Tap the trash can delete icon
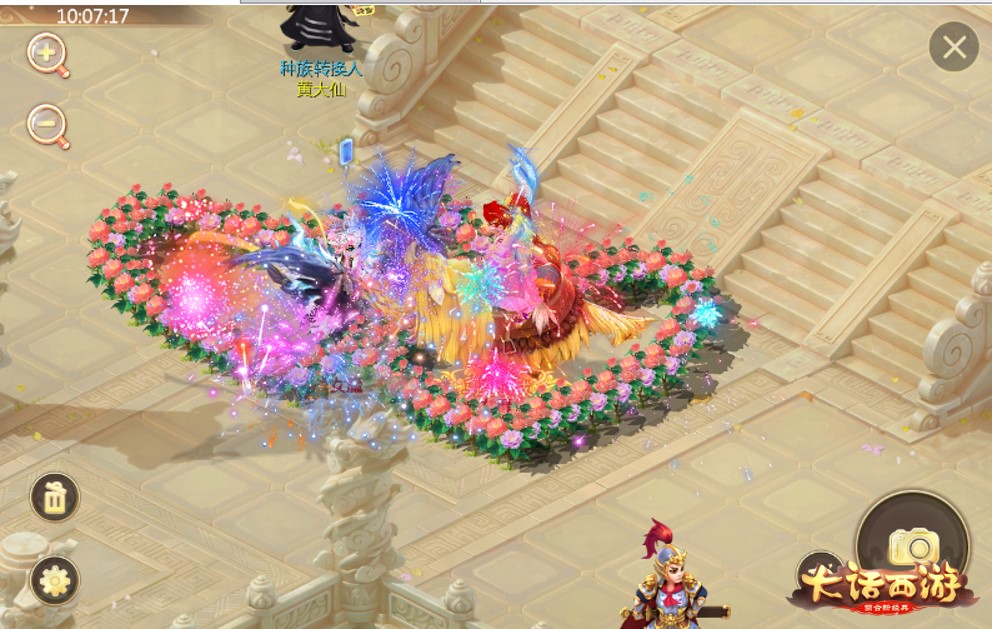This screenshot has width=992, height=629. tap(55, 496)
